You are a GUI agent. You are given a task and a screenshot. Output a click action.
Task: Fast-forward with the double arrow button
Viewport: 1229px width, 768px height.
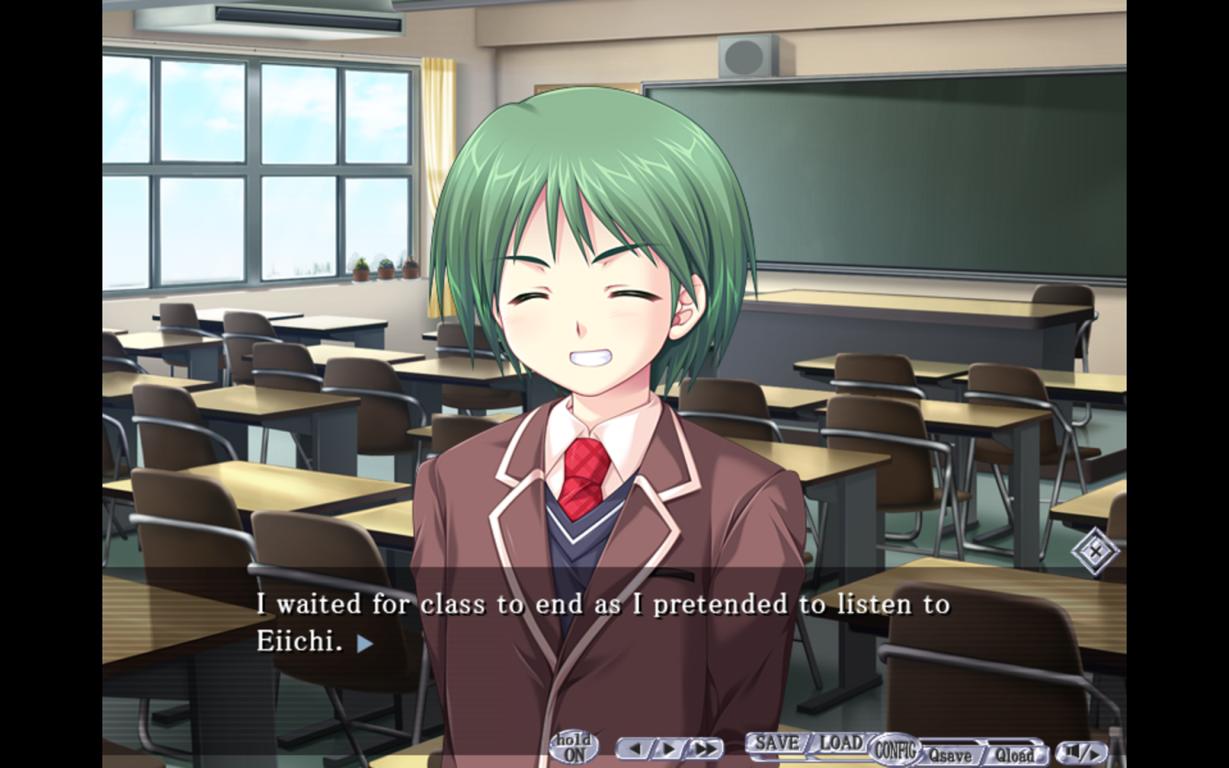pos(704,748)
